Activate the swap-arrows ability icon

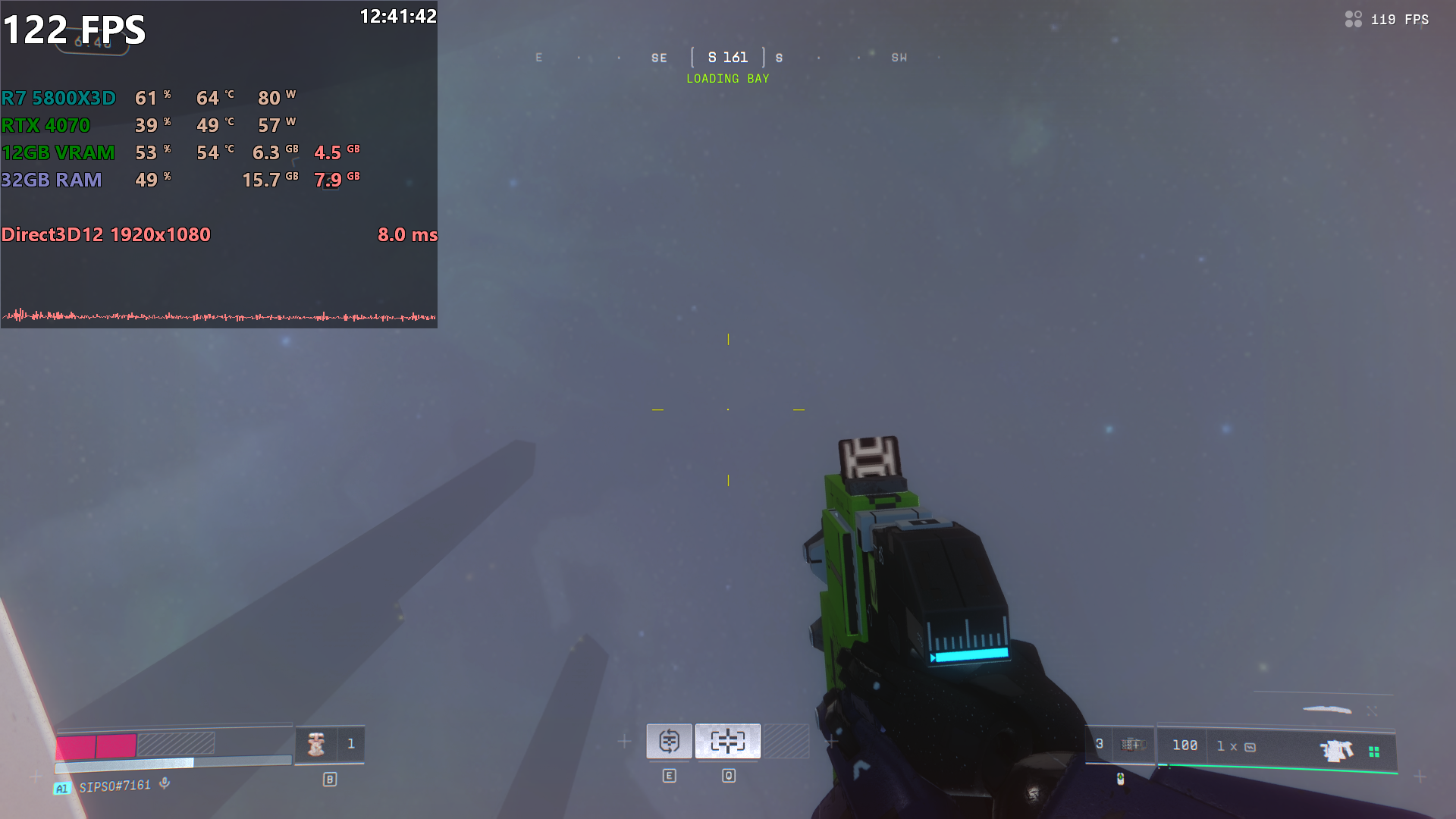(x=669, y=741)
